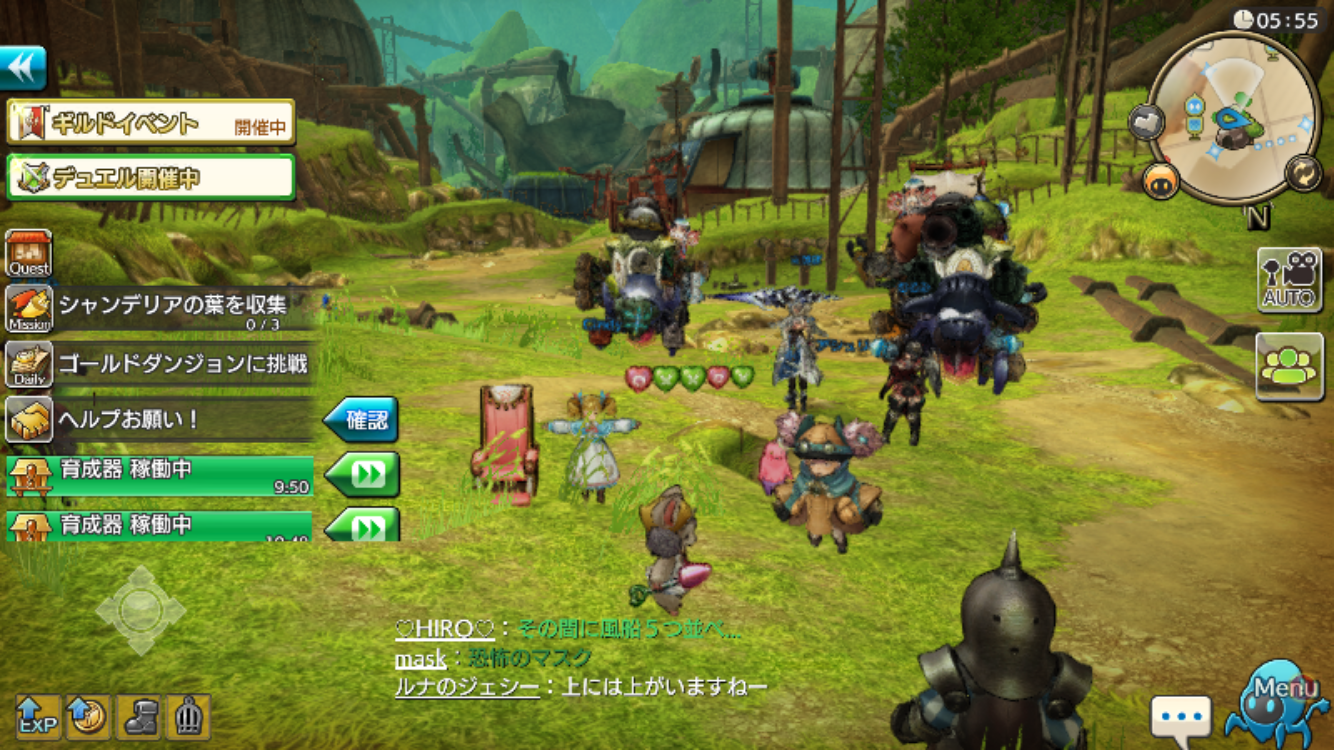Open chat with the speech bubble button

[x=1180, y=716]
